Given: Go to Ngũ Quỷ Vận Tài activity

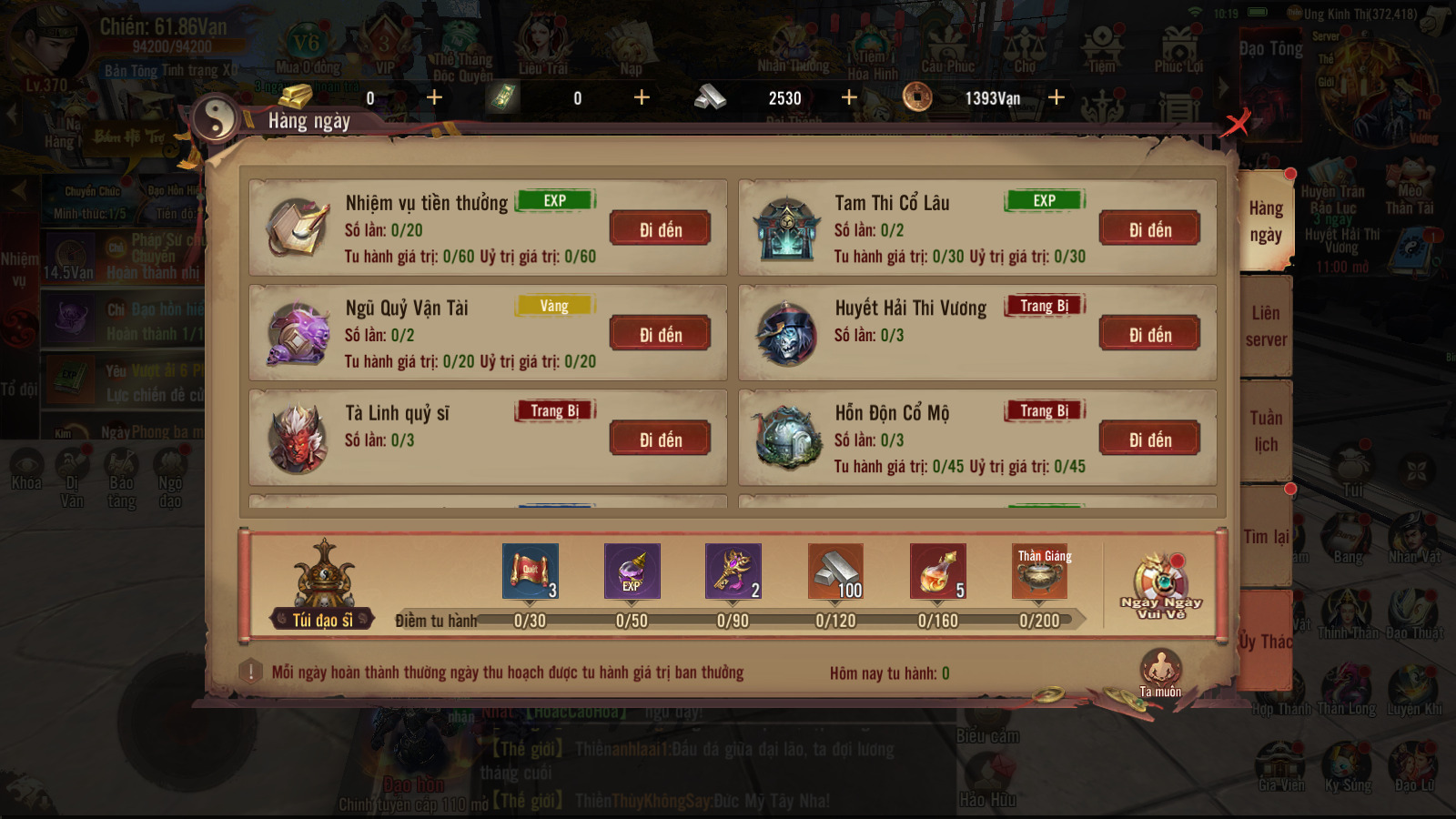Looking at the screenshot, I should click(x=660, y=335).
